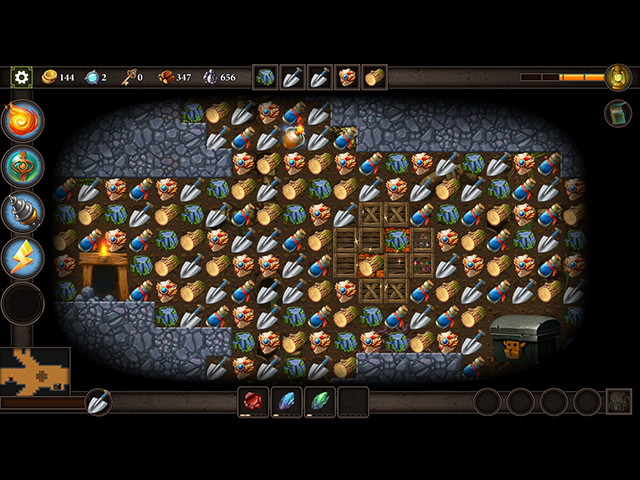The width and height of the screenshot is (640, 480).
Task: Click the ore goal icon in top bar
Action: pyautogui.click(x=266, y=77)
